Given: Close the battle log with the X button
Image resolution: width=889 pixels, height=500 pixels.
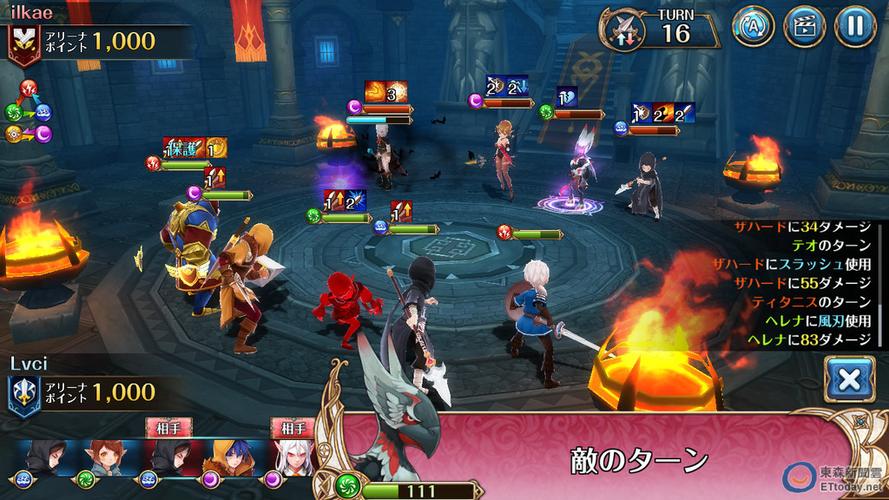Looking at the screenshot, I should 849,380.
